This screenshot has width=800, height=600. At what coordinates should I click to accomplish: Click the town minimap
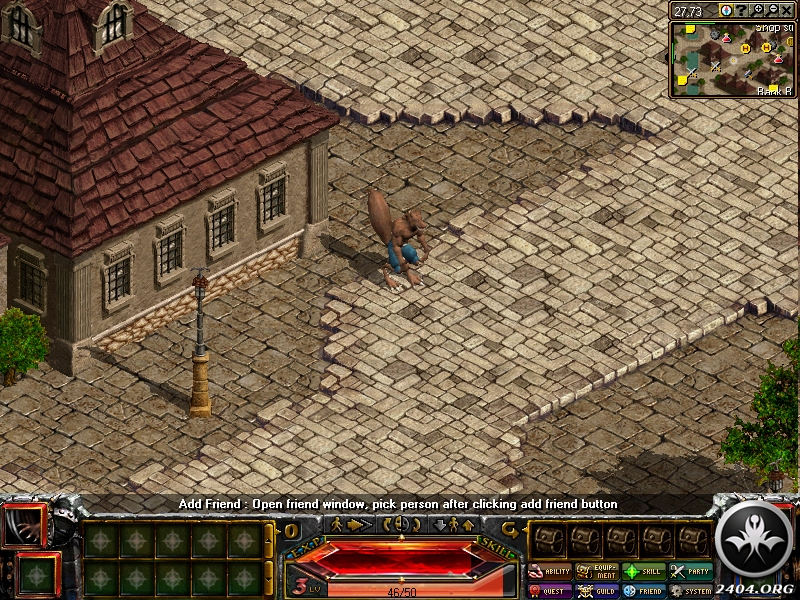coord(733,58)
